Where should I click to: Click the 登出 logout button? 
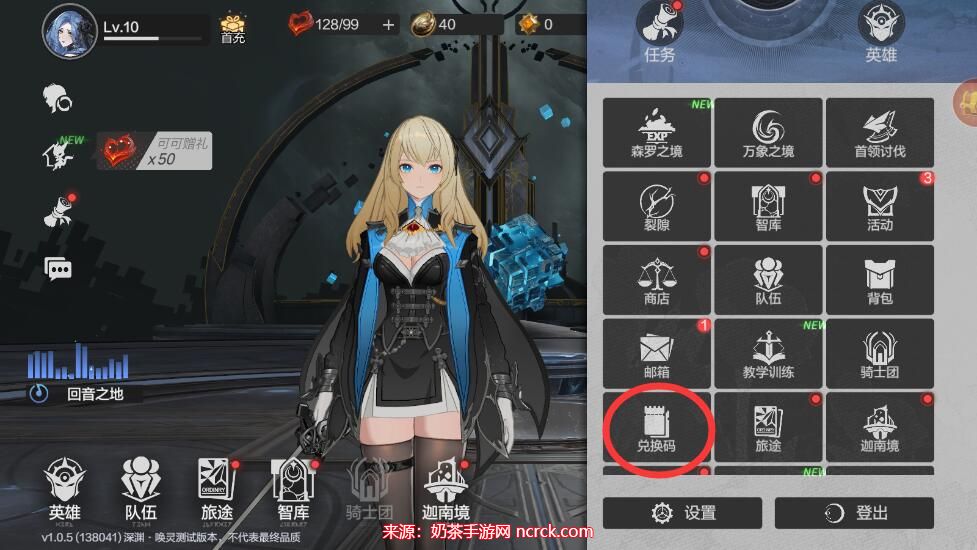tap(854, 513)
